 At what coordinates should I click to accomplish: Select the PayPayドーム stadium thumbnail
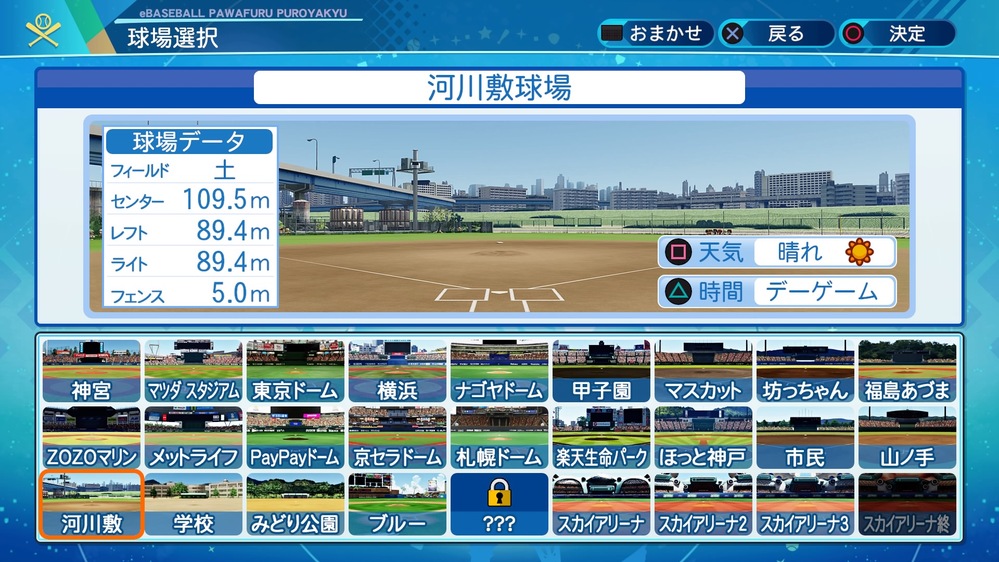pyautogui.click(x=295, y=438)
